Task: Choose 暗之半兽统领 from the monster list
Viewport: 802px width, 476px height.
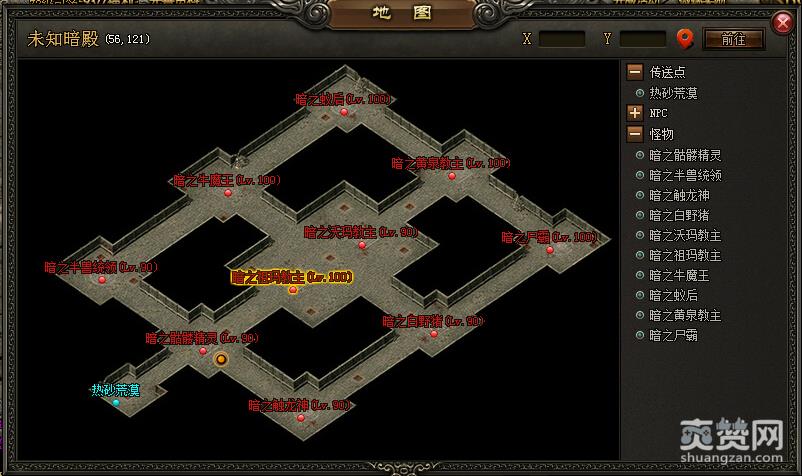Action: 684,175
